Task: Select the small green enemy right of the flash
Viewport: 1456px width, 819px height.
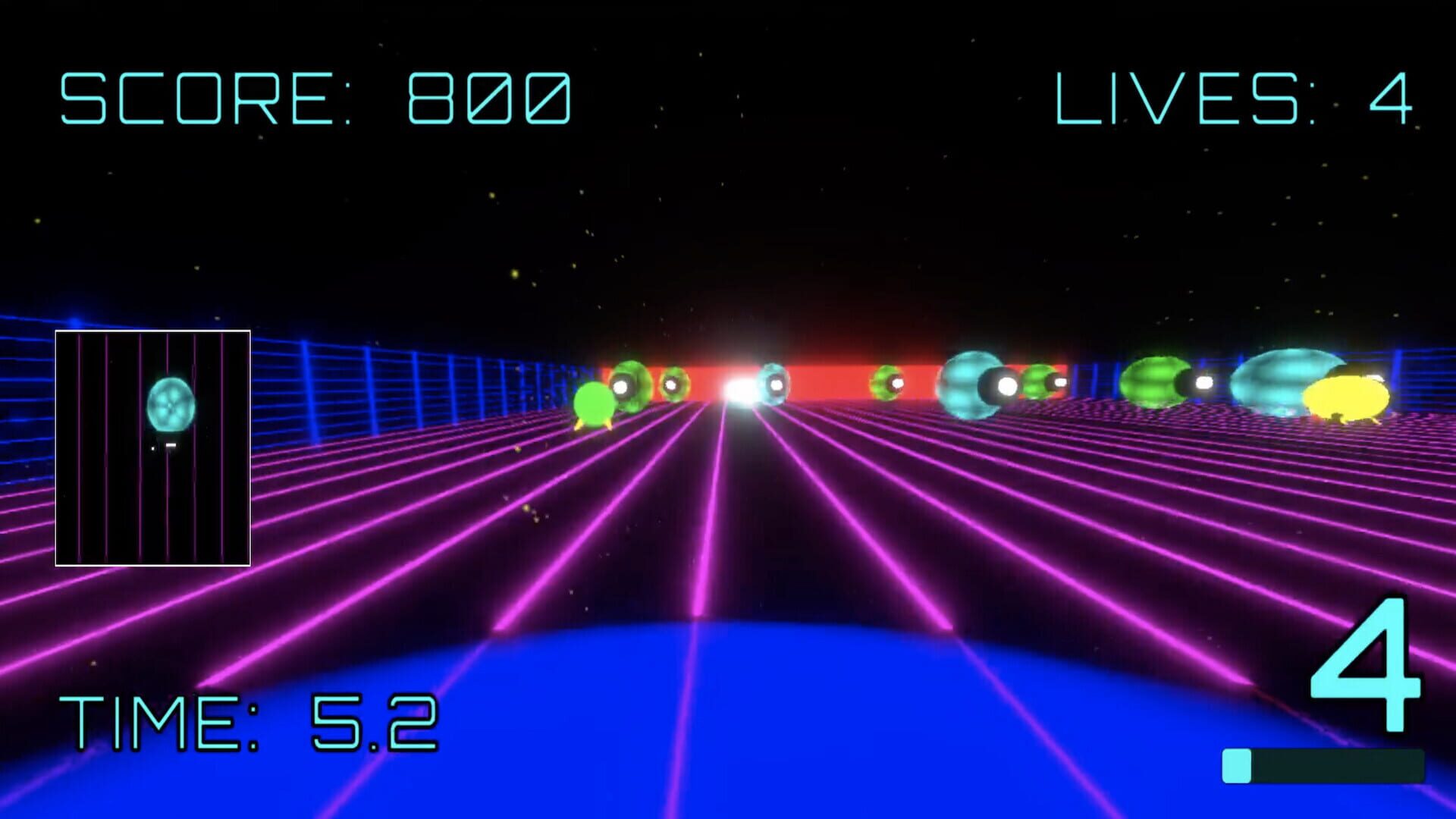Action: pos(887,384)
